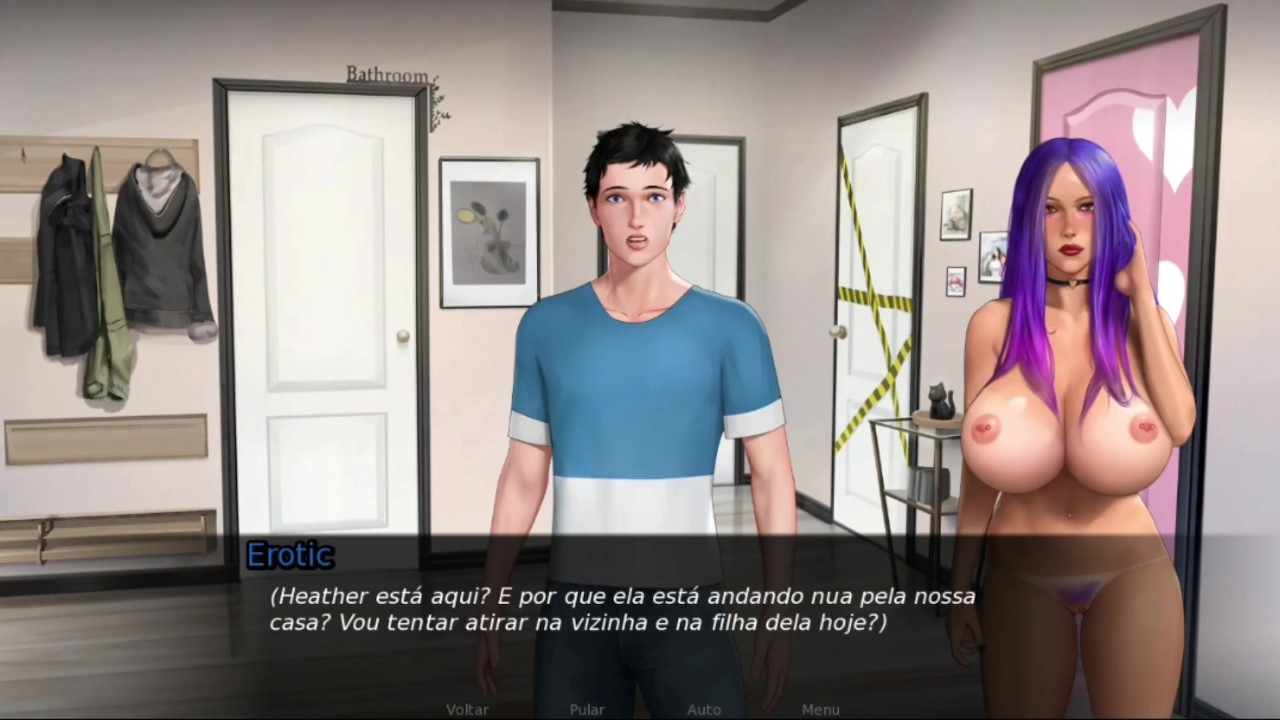Toggle Auto dialogue advance
The height and width of the screenshot is (720, 1280).
point(704,709)
